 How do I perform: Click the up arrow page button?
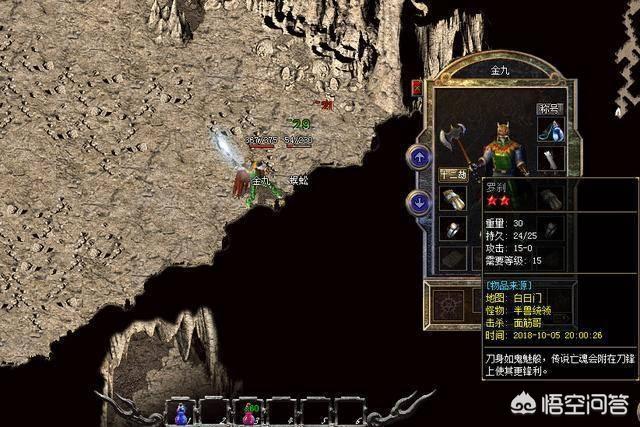tap(419, 157)
